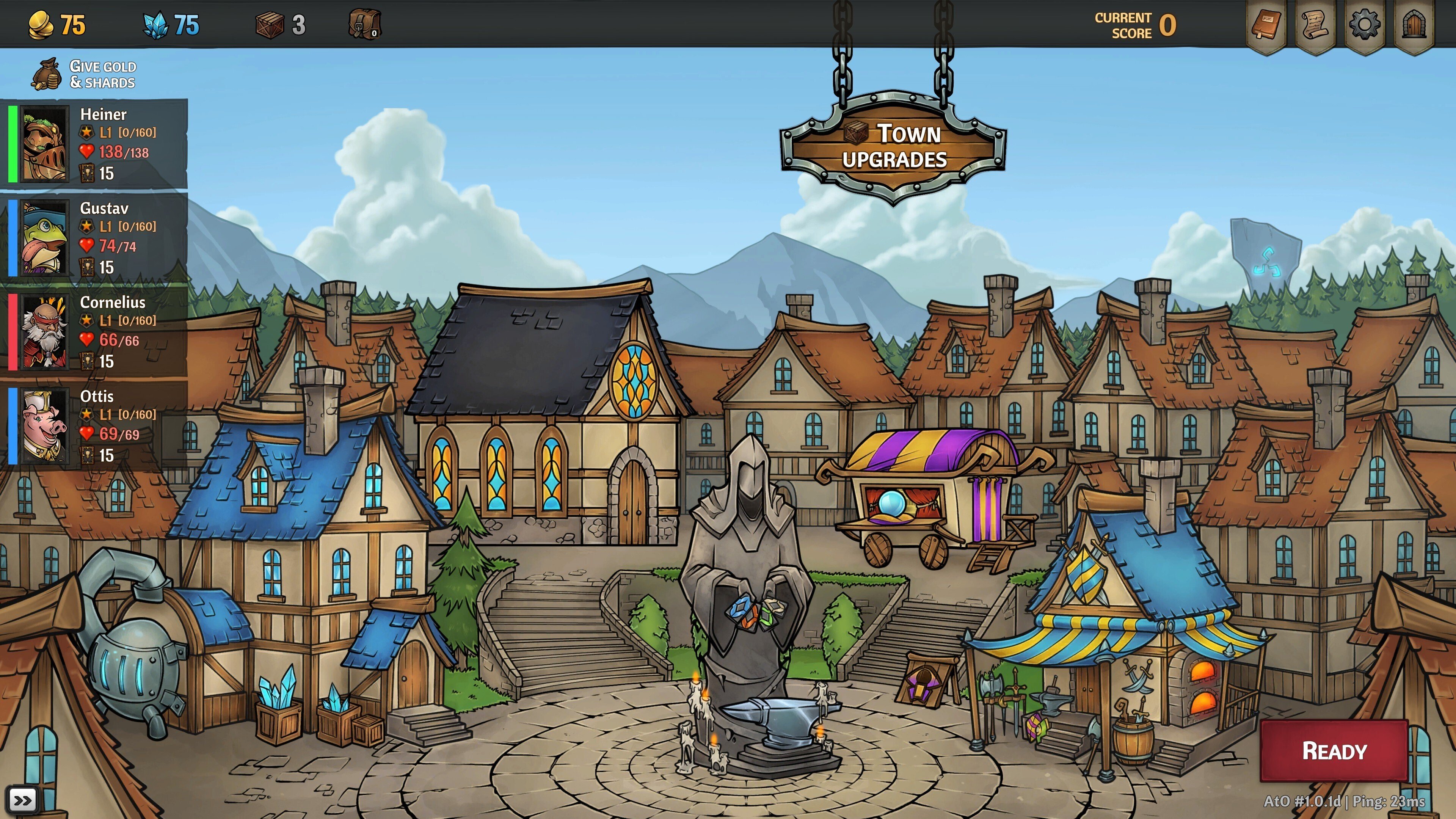Open Give Gold & Shards
Image resolution: width=1456 pixels, height=819 pixels.
point(85,75)
